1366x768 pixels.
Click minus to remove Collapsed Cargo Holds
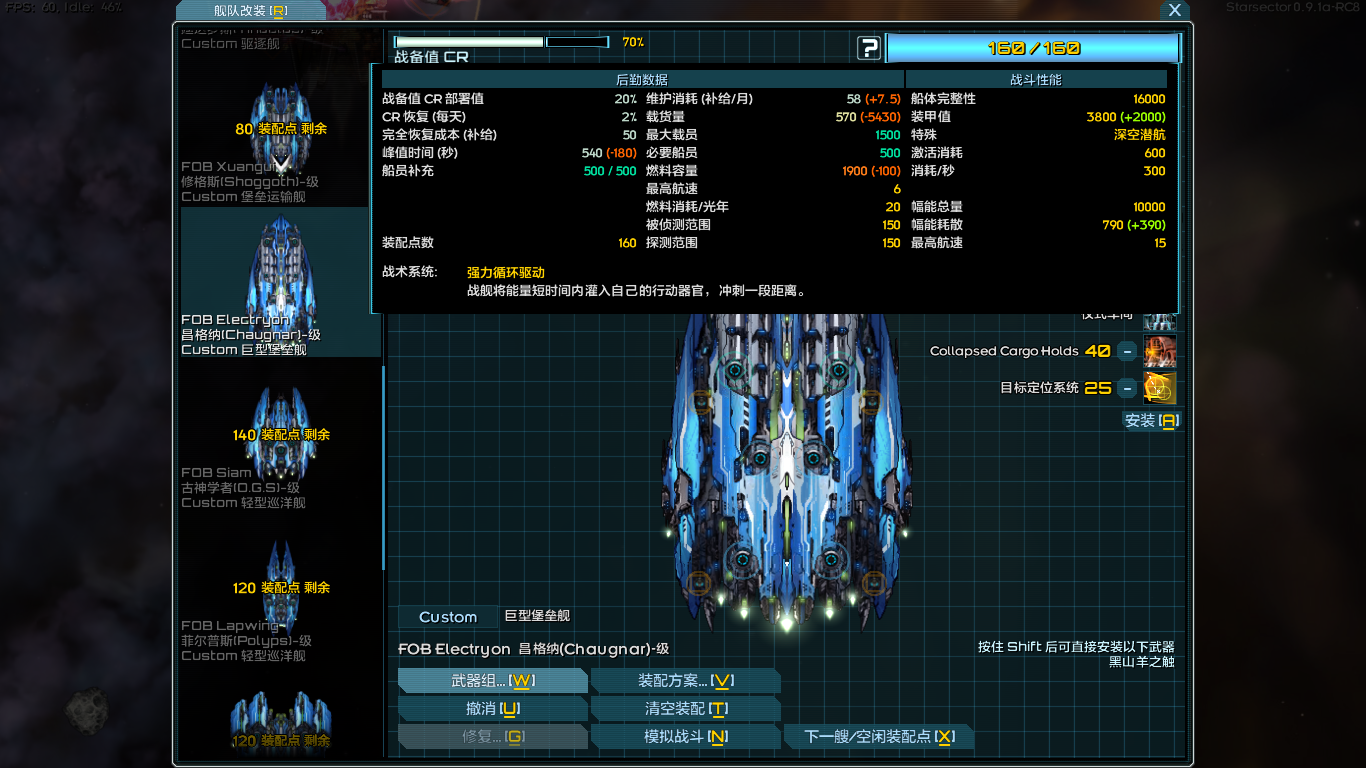(1128, 352)
